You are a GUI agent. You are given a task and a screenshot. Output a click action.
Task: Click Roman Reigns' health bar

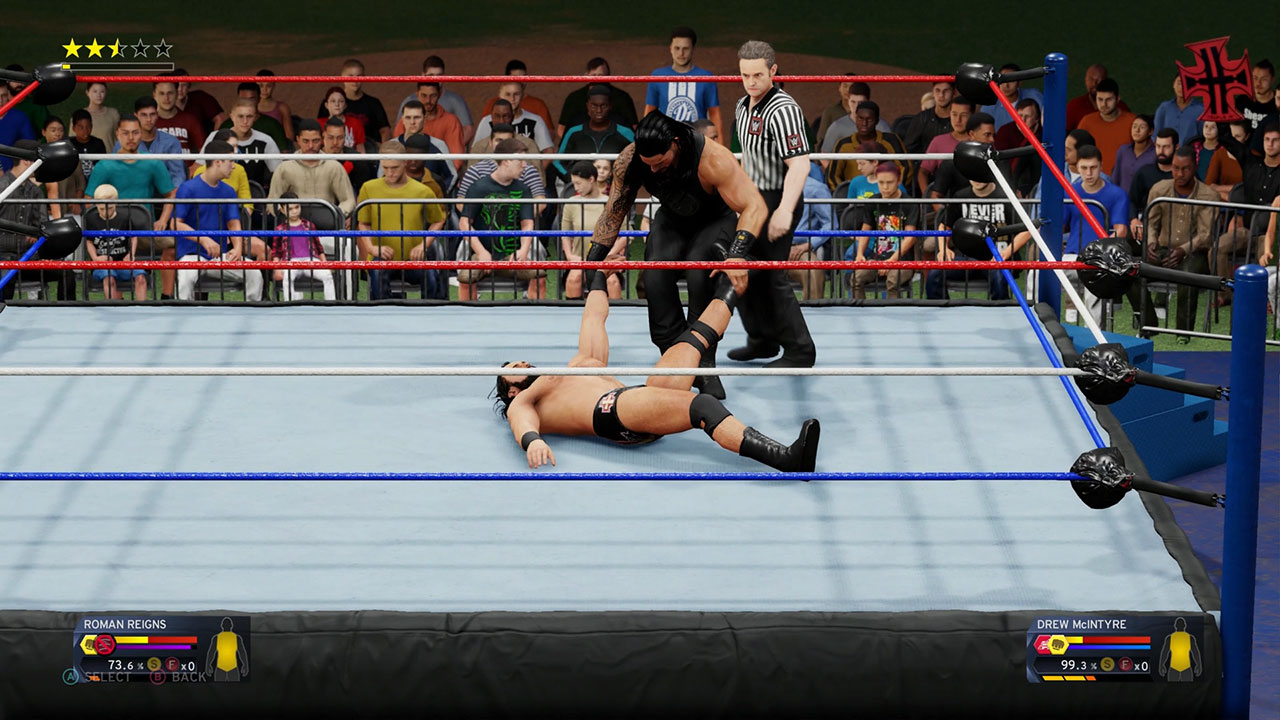tap(155, 640)
